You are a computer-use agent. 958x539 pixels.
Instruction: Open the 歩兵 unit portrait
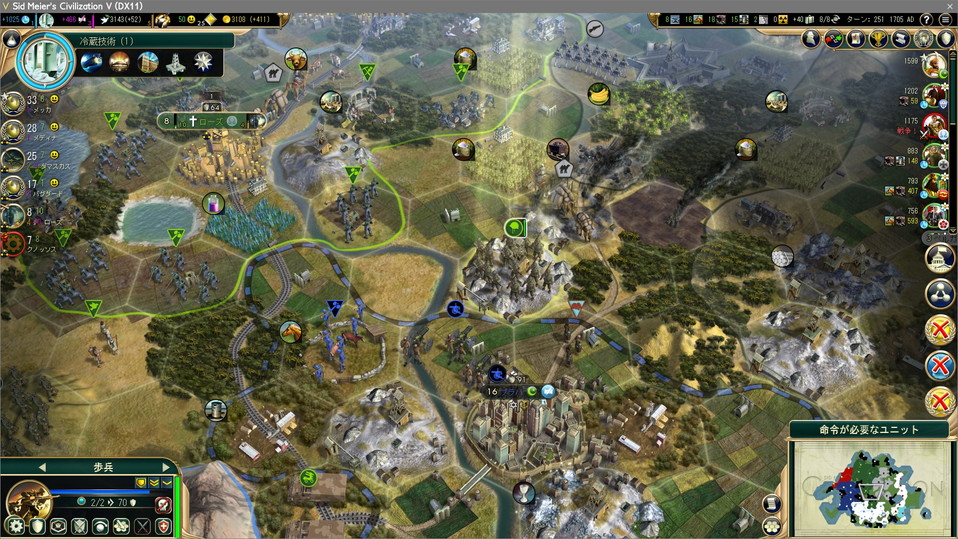pos(28,500)
